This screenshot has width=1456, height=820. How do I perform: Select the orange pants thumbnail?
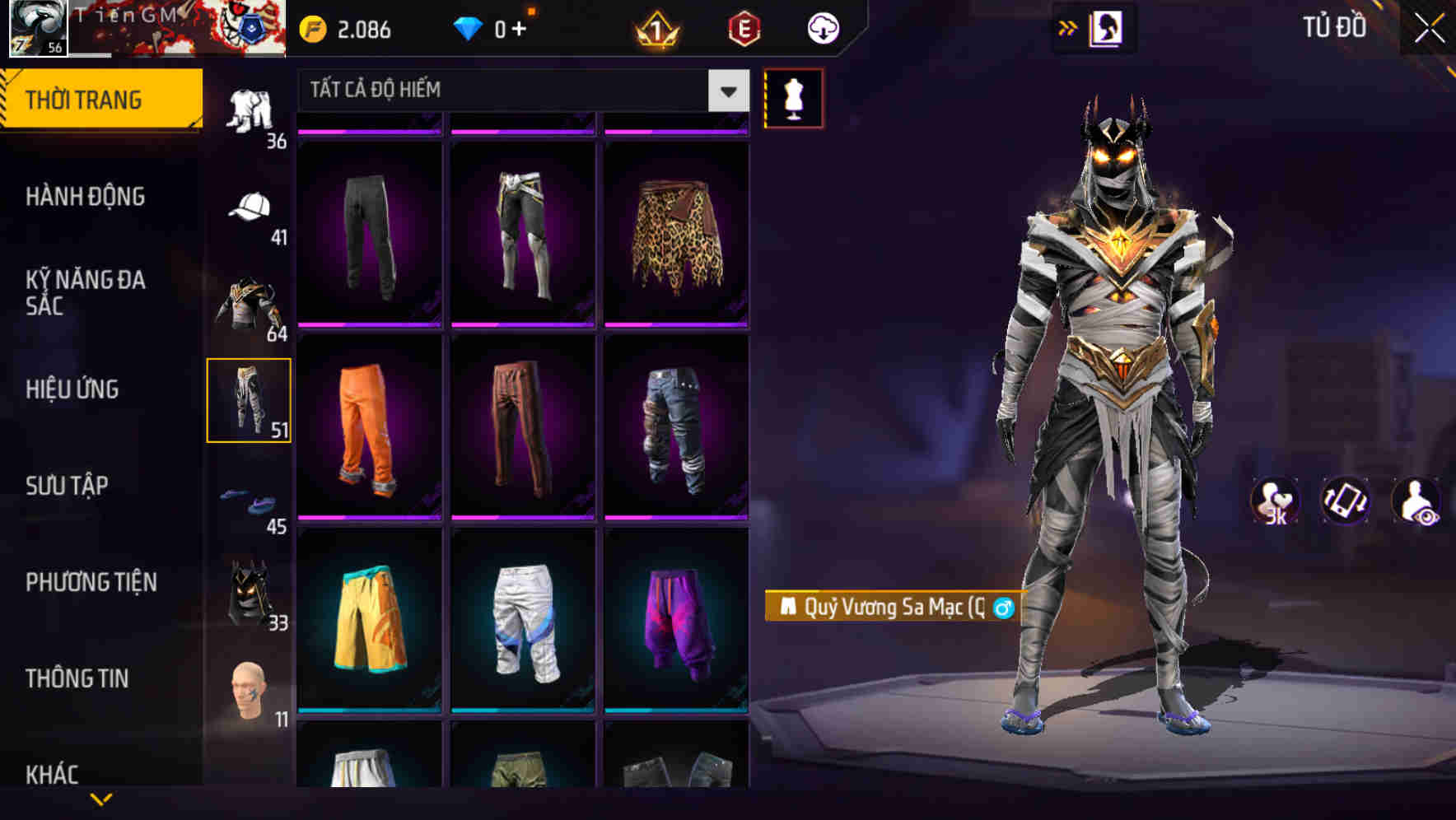pos(369,428)
